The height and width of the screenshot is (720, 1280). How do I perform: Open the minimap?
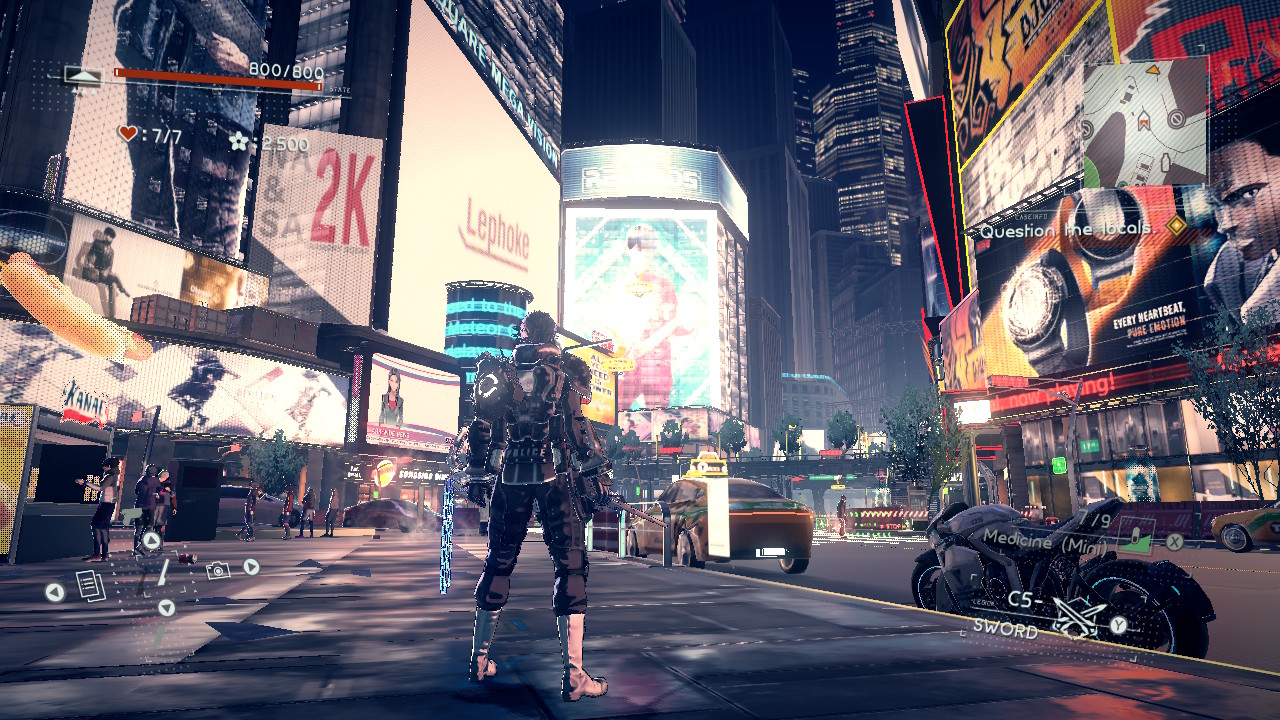click(1144, 122)
